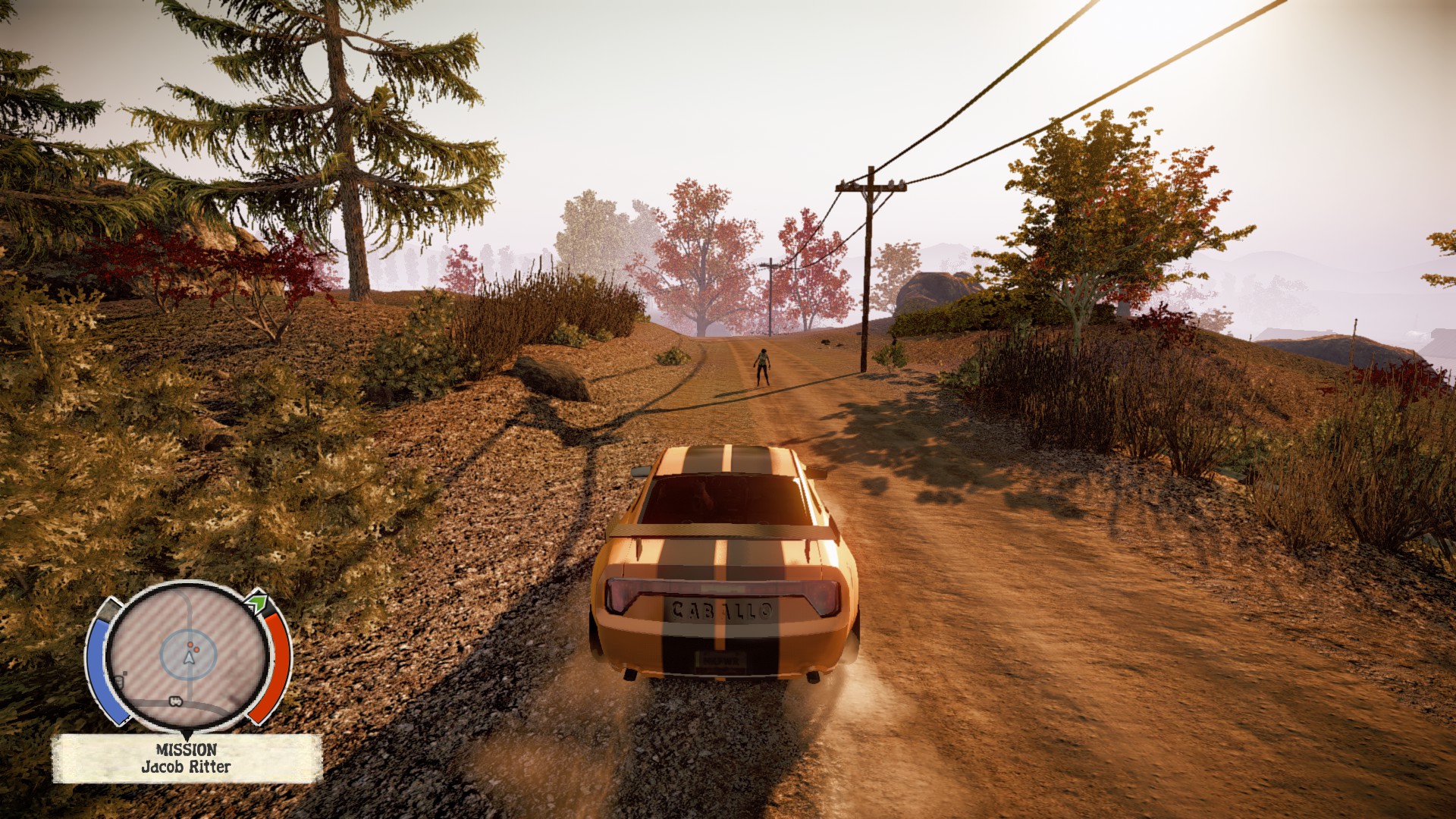1456x819 pixels.
Task: Select the vehicle marker on the minimap
Action: click(176, 701)
